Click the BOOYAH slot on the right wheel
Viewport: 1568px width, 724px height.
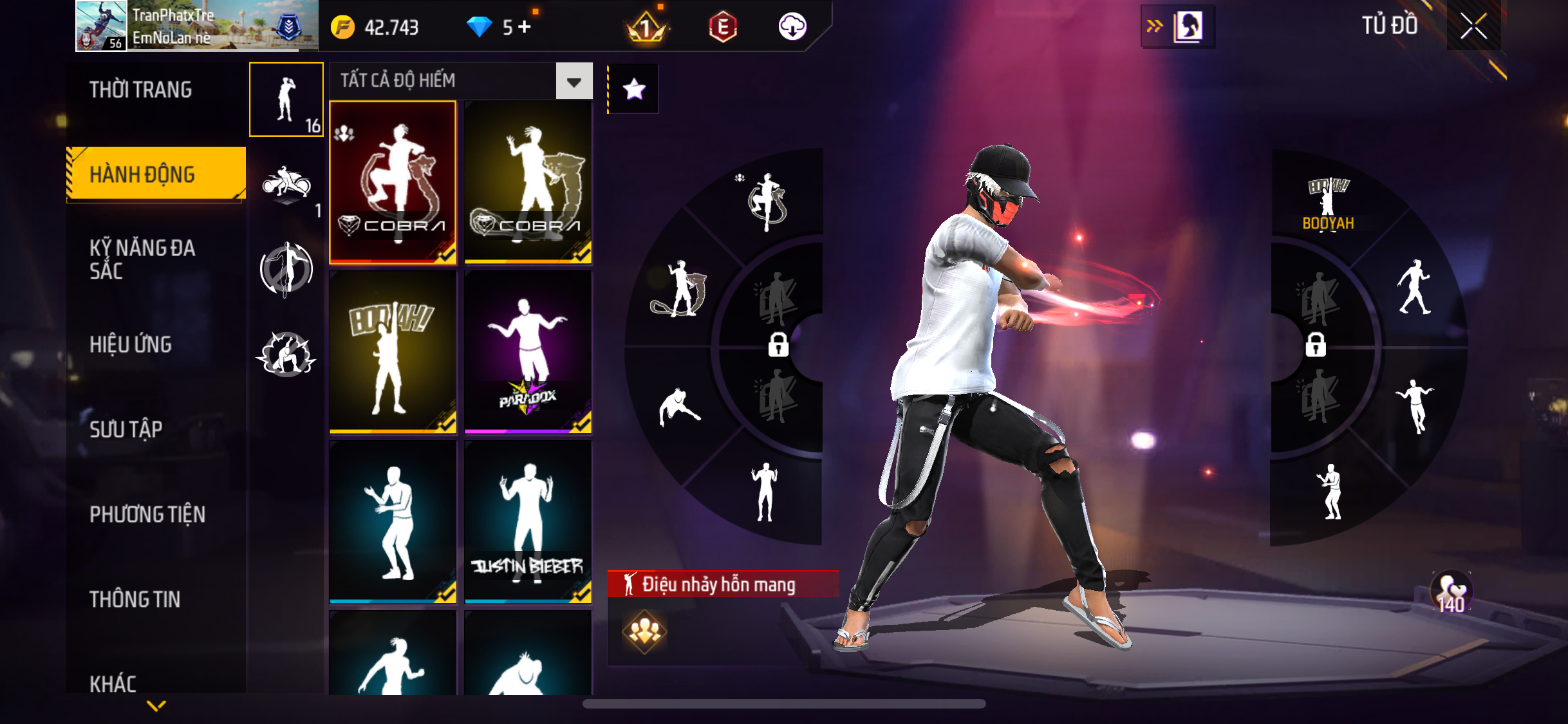(x=1328, y=203)
